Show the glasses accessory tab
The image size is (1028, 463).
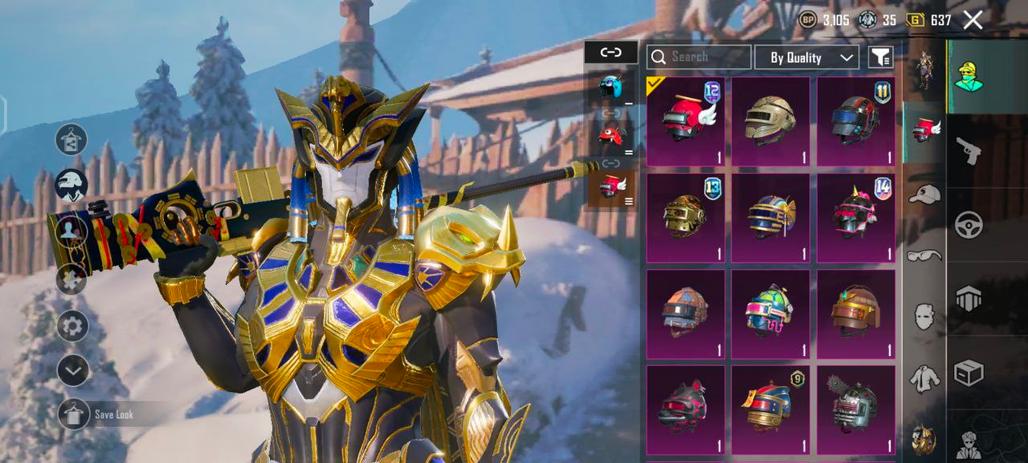[924, 255]
